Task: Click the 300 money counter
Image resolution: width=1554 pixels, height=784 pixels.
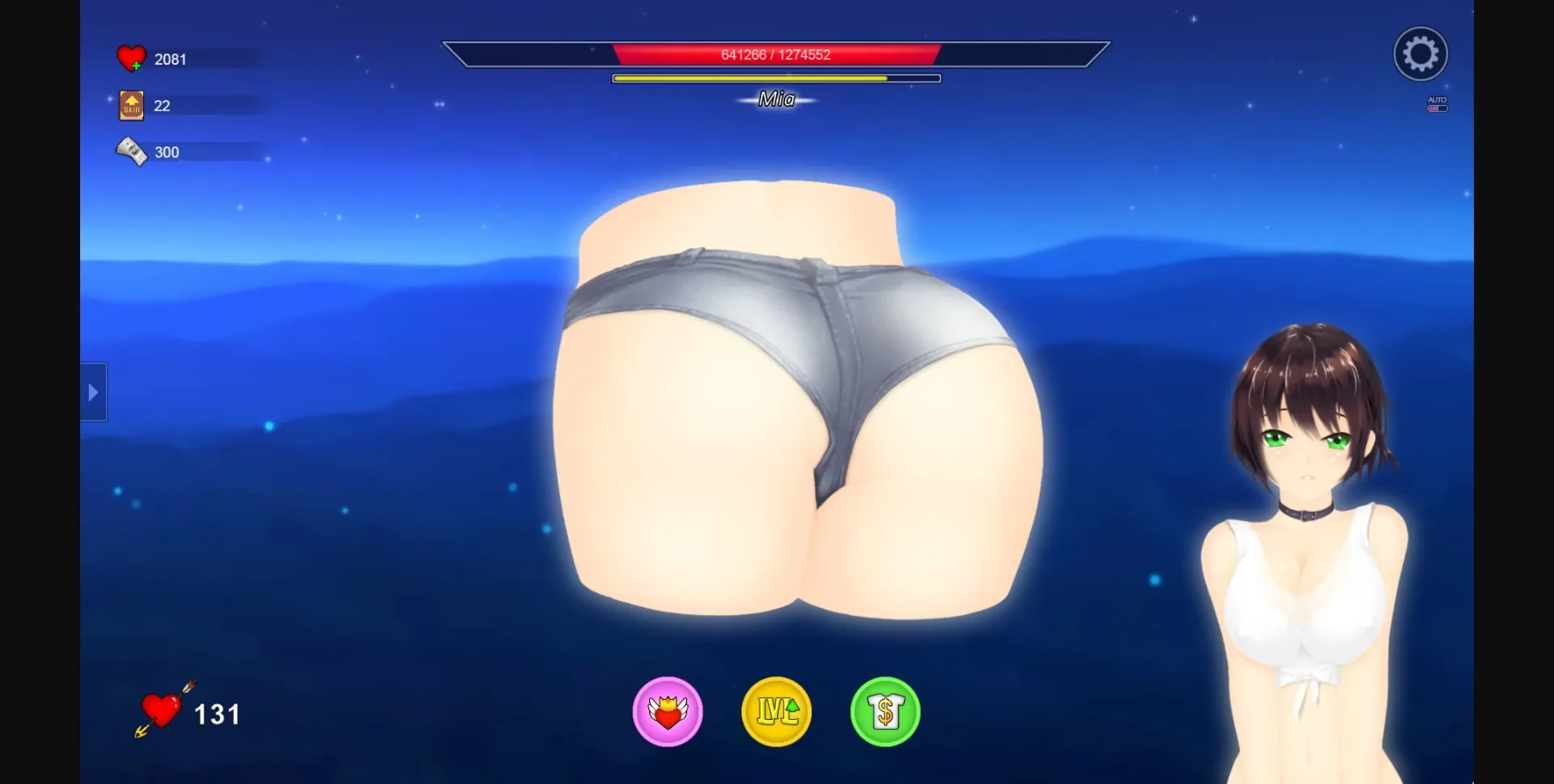Action: pos(165,151)
